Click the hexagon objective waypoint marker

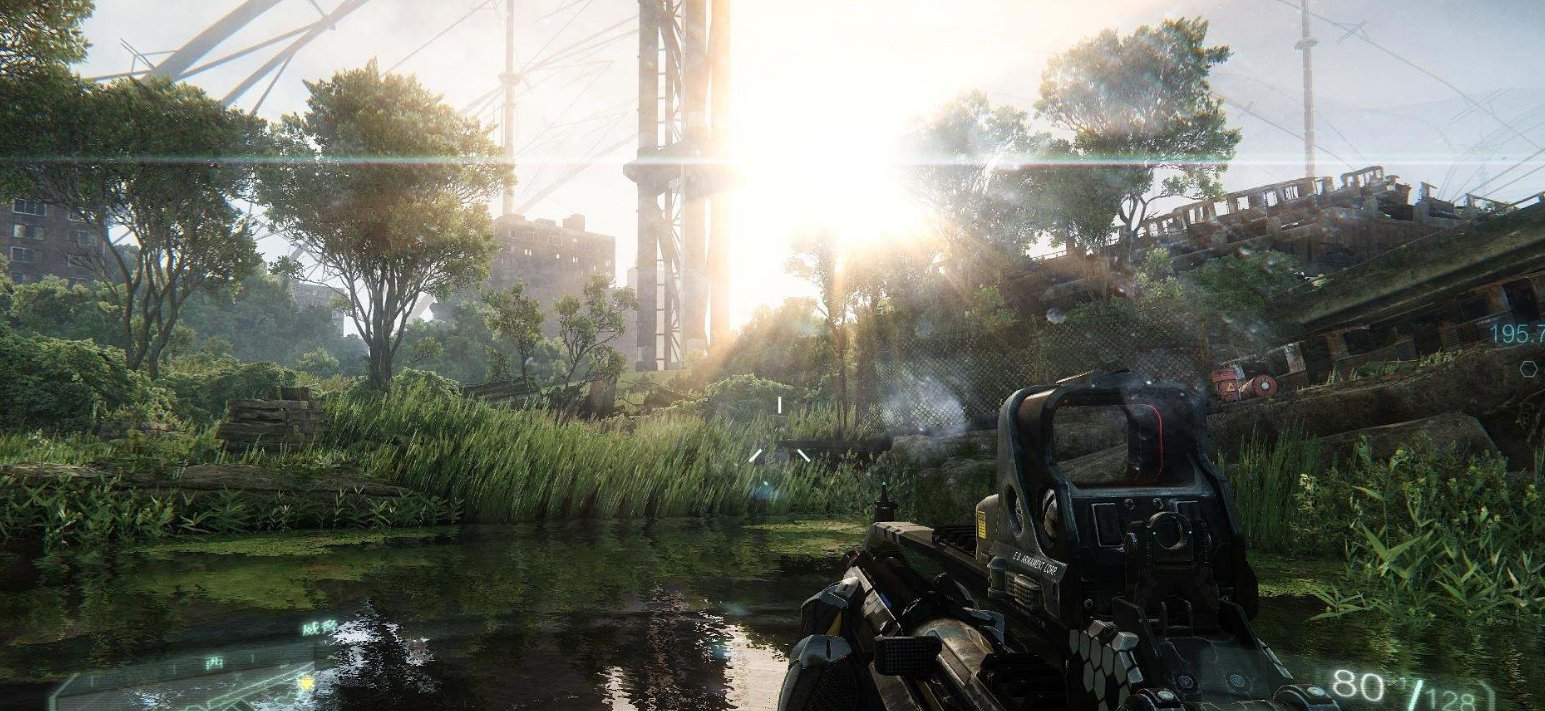(1528, 369)
